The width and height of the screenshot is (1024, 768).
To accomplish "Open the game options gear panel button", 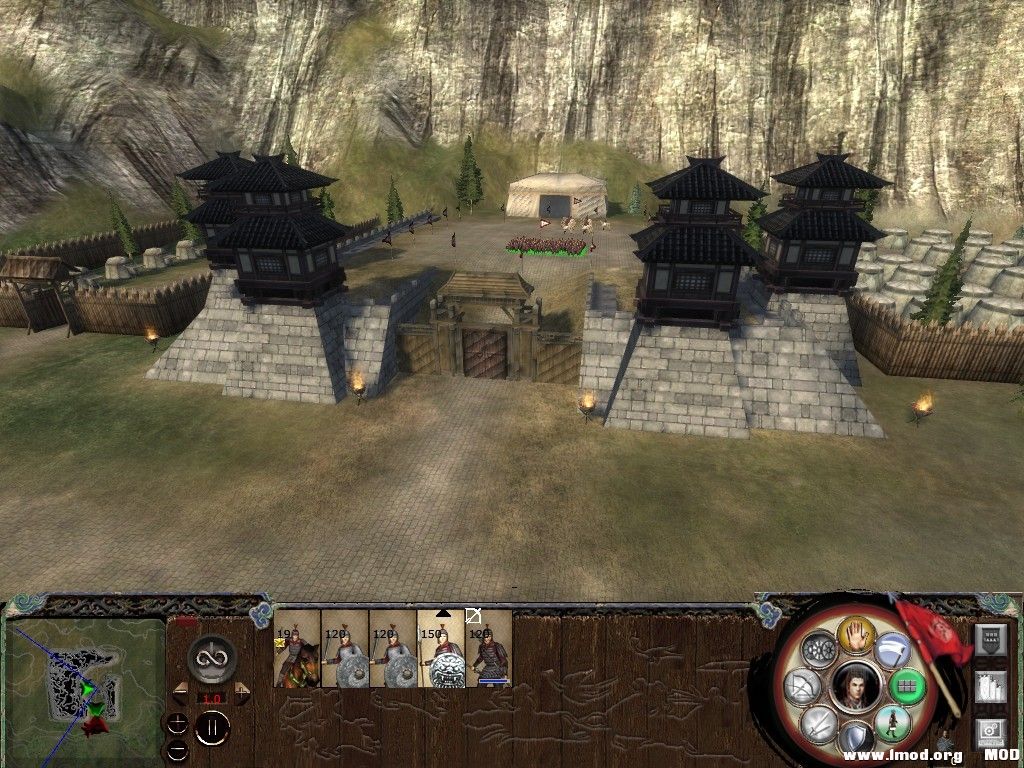I will pyautogui.click(x=990, y=733).
